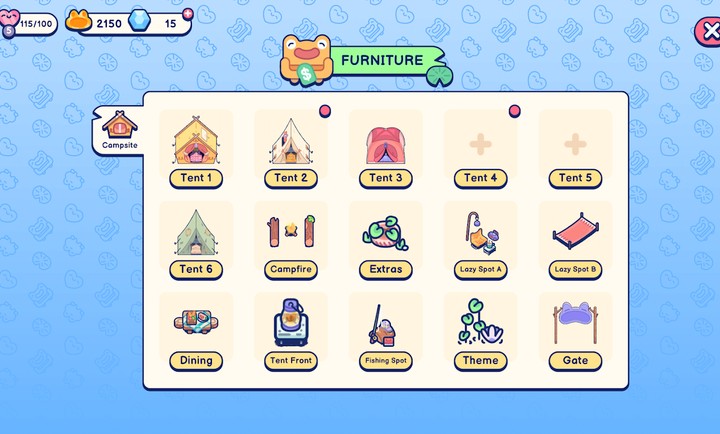The height and width of the screenshot is (434, 720).
Task: Browse Campfire furniture
Action: pyautogui.click(x=291, y=240)
